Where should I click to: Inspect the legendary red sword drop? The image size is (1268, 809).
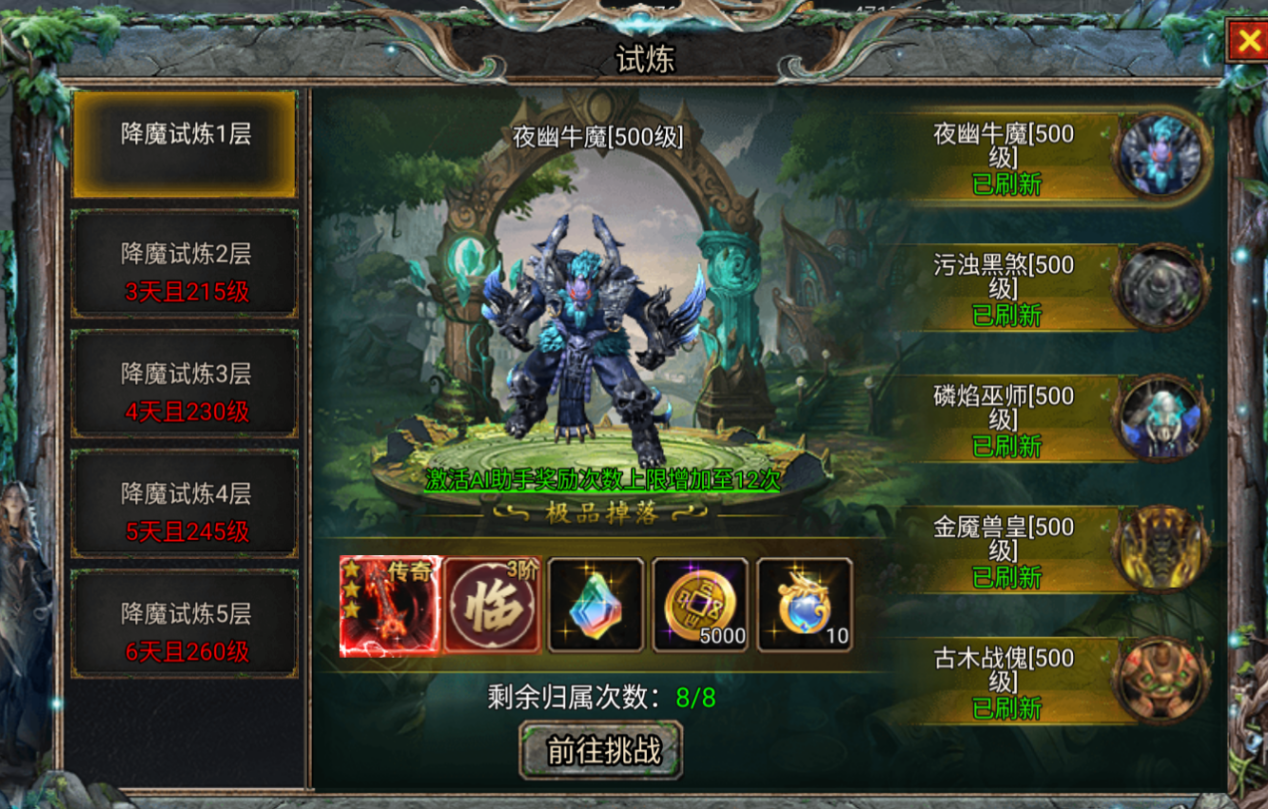(390, 606)
